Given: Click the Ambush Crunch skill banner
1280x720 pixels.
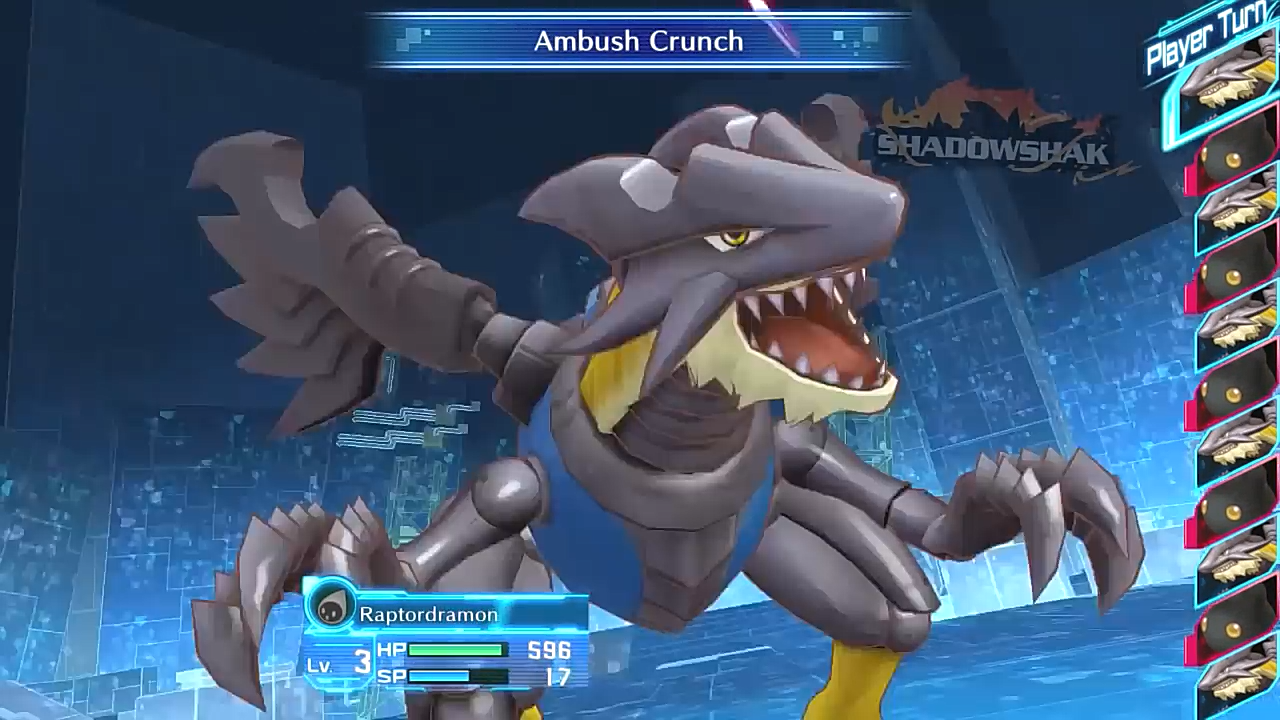Looking at the screenshot, I should 640,42.
